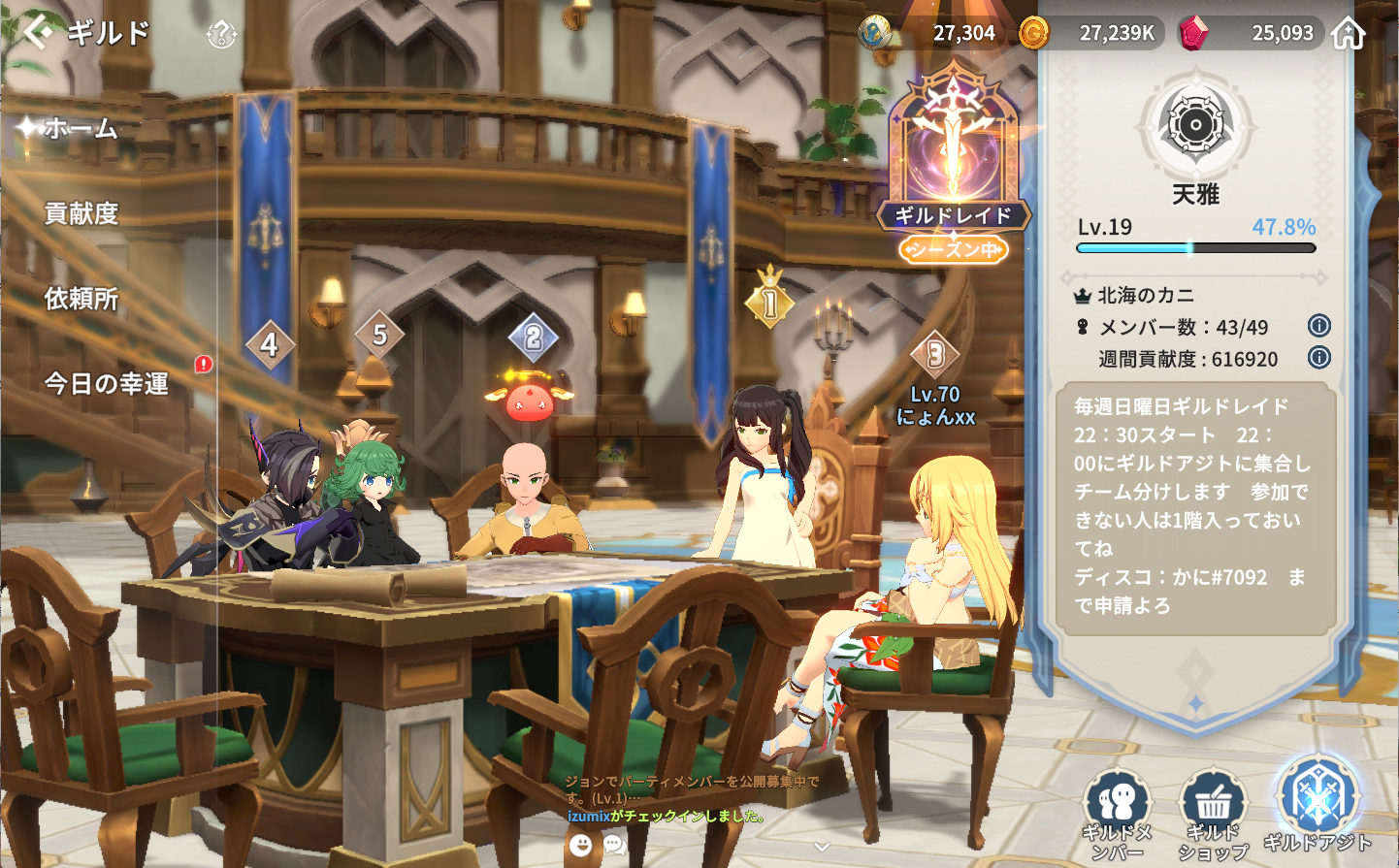Show info for 週間貢献度
1399x868 pixels.
(x=1318, y=358)
